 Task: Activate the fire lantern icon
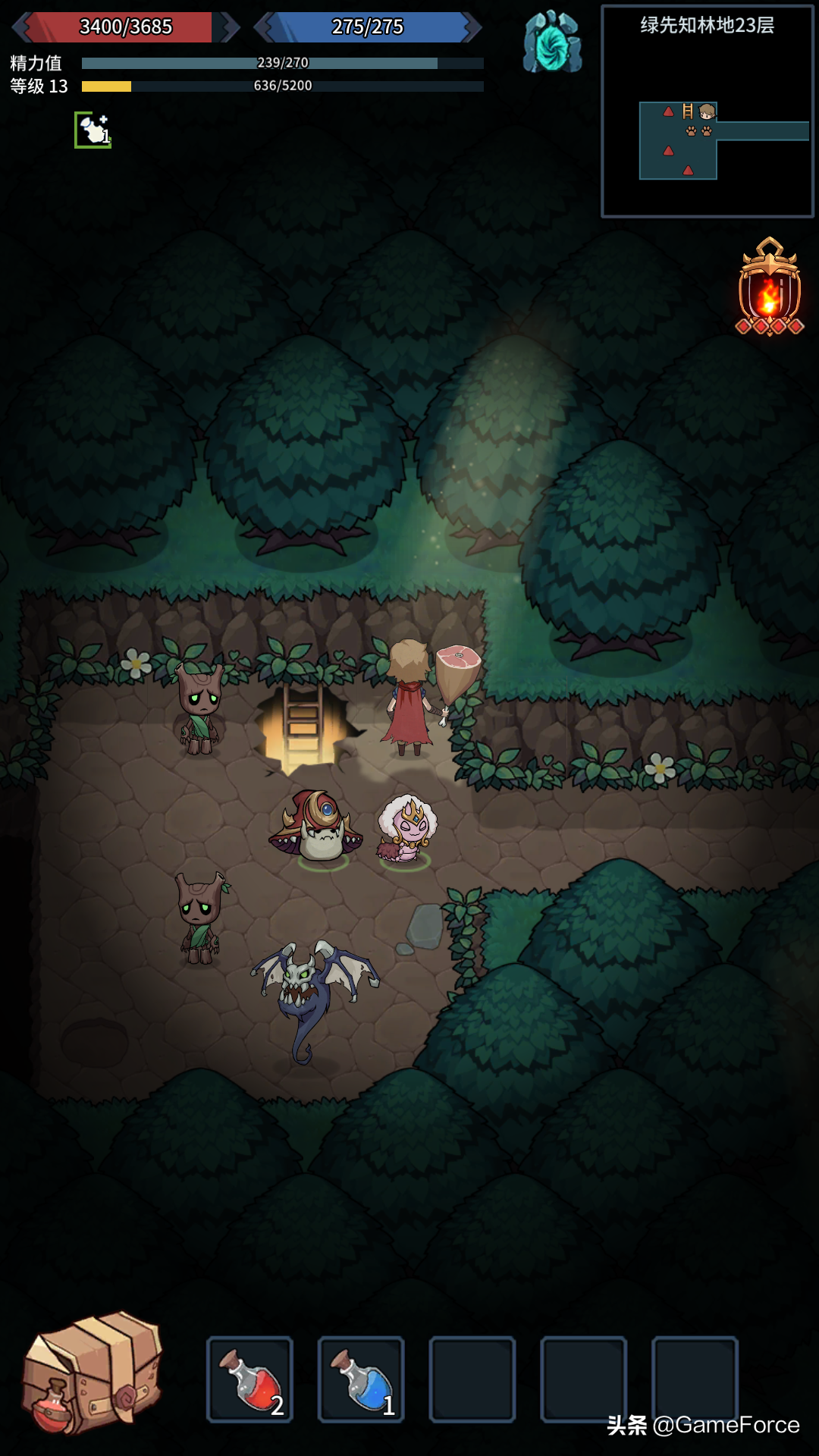770,288
